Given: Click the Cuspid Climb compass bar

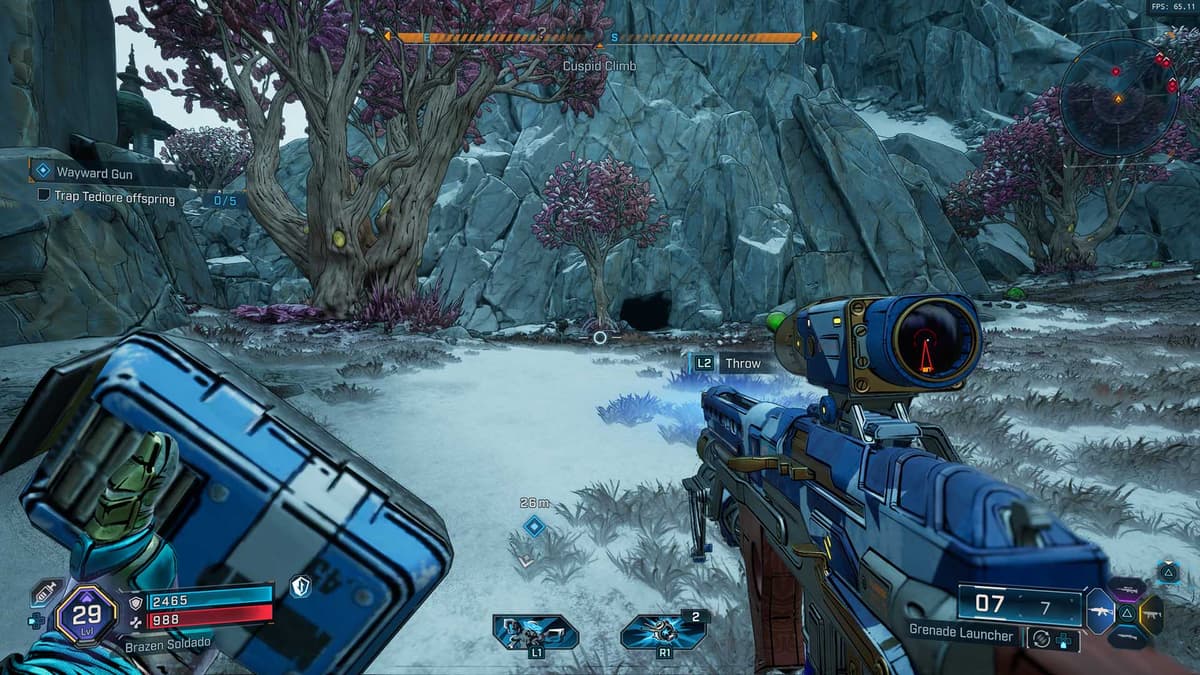Looking at the screenshot, I should click(600, 38).
